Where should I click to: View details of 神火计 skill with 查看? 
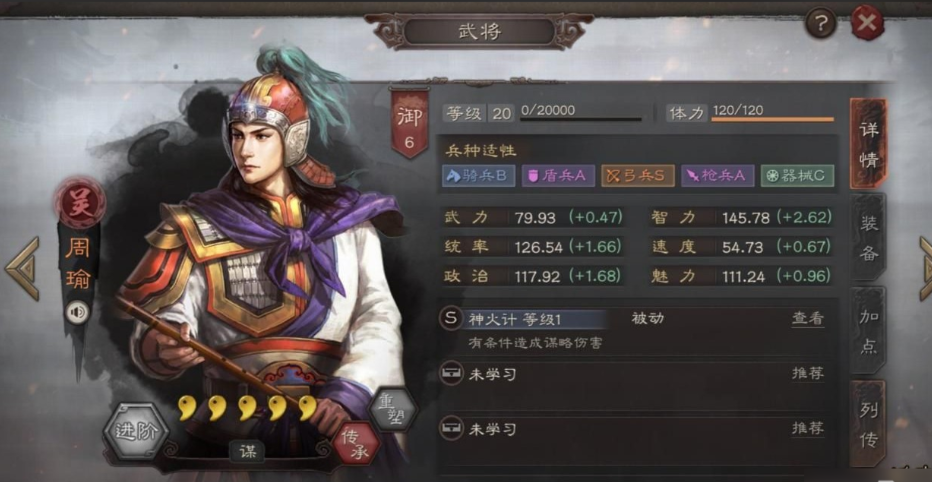(808, 319)
